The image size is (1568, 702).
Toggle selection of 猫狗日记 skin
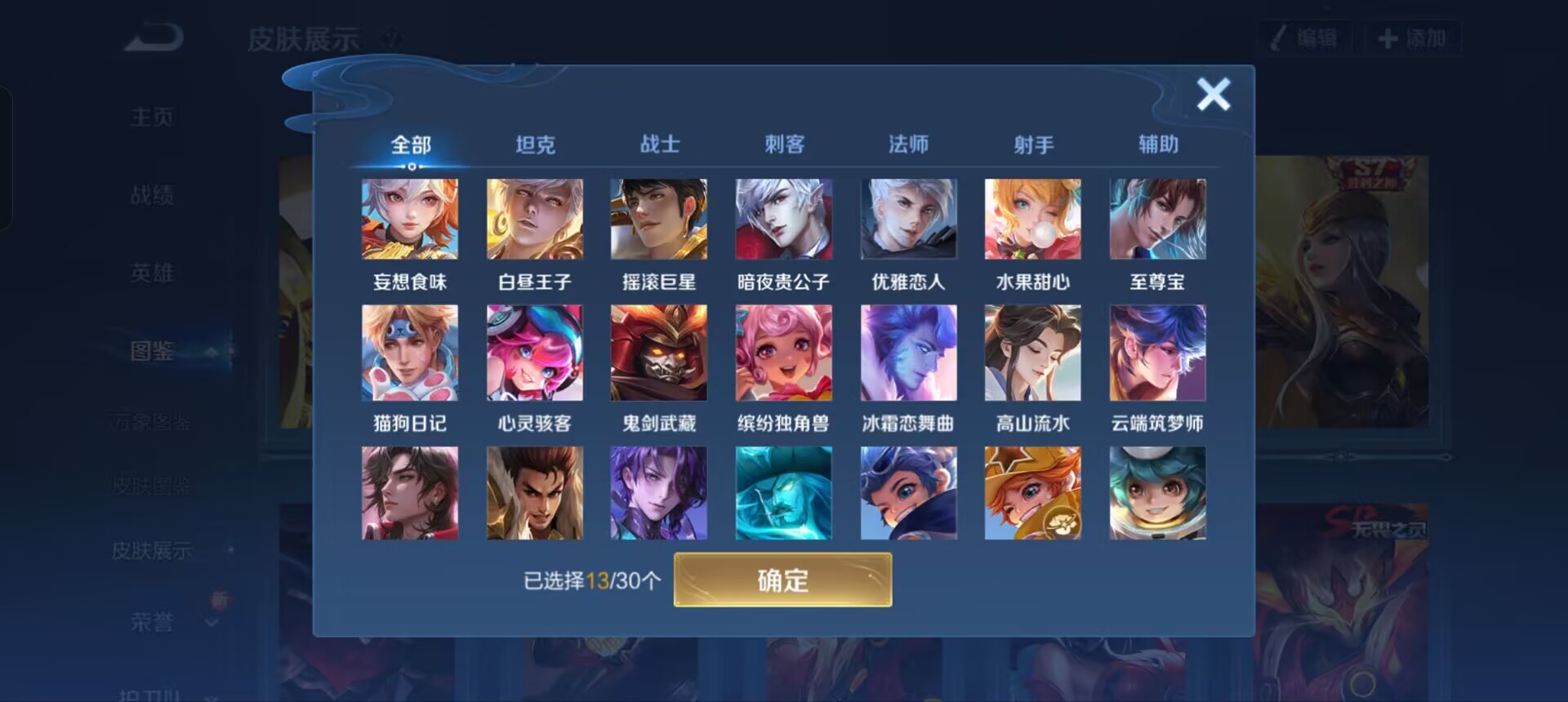(409, 352)
